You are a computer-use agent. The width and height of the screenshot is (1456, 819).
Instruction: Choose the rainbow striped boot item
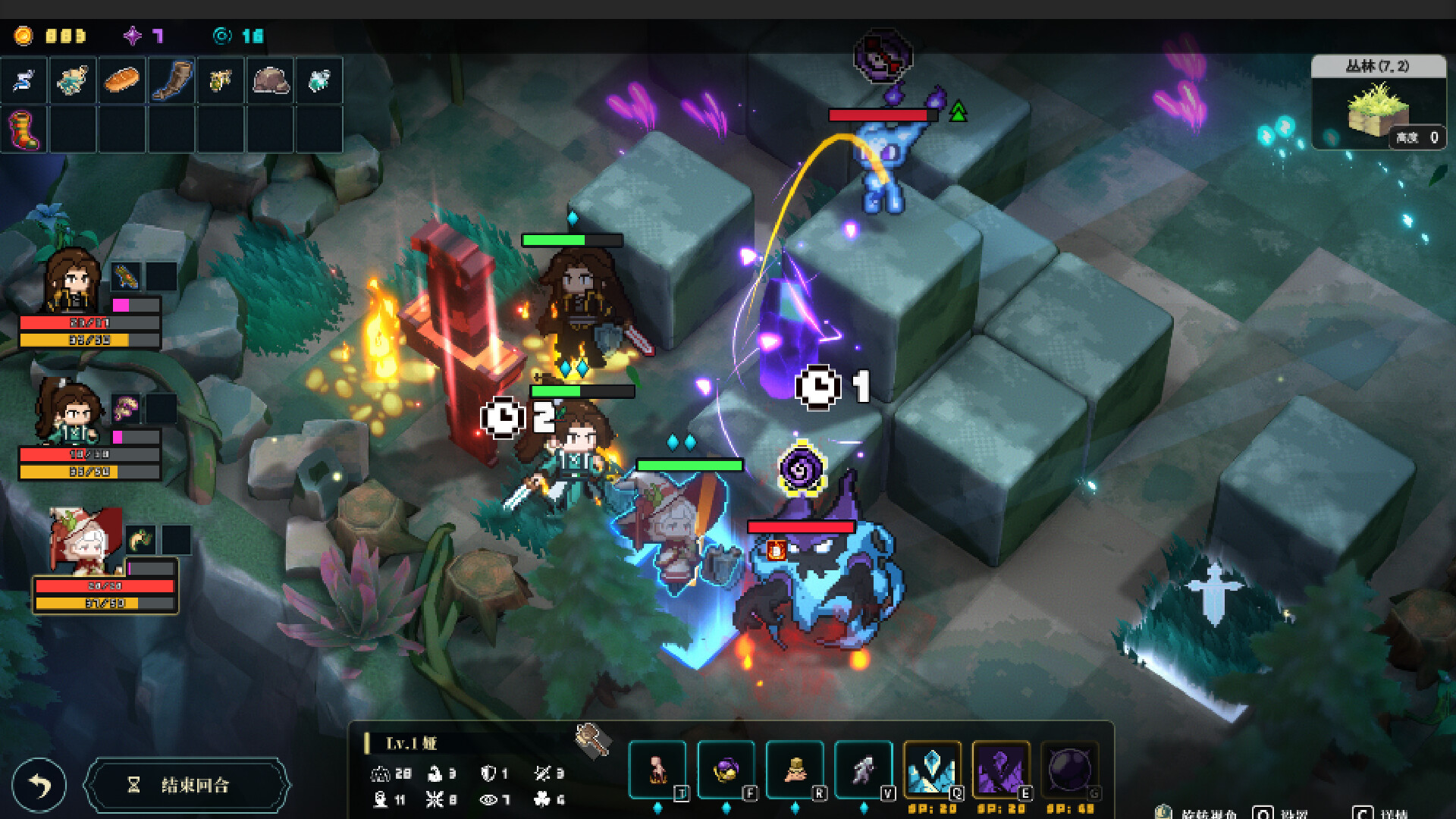click(24, 129)
